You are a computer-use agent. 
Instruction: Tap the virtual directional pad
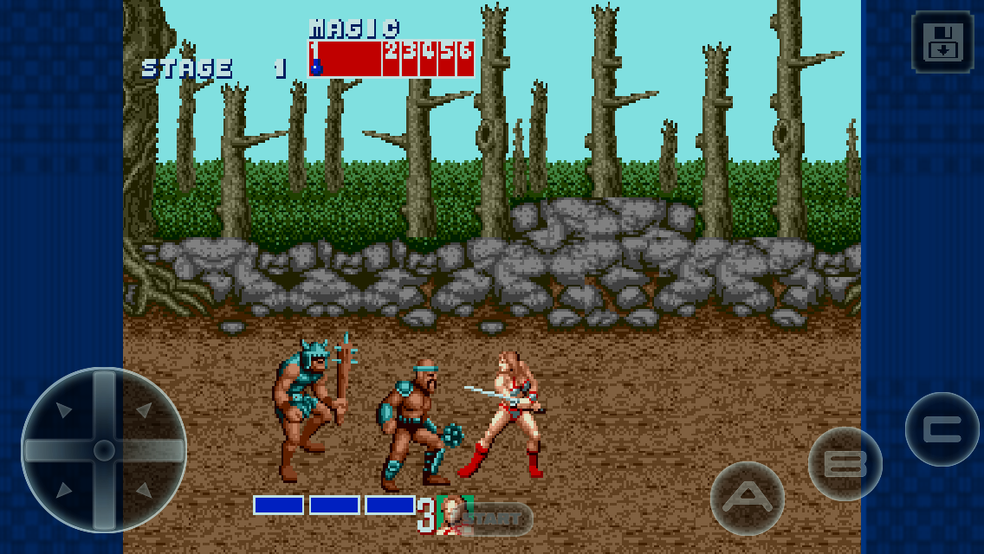click(x=104, y=451)
